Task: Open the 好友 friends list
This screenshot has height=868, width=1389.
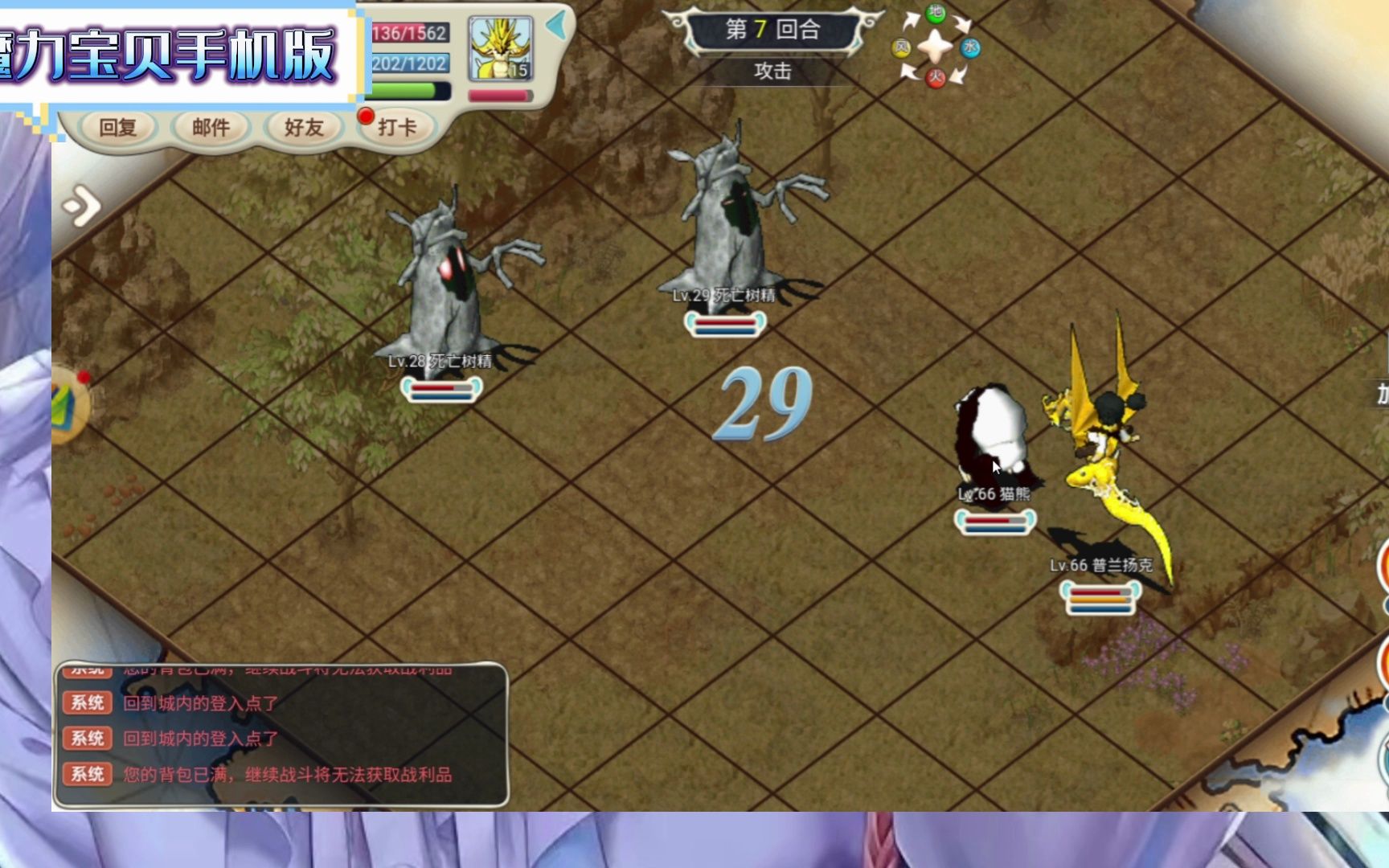Action: tap(304, 127)
